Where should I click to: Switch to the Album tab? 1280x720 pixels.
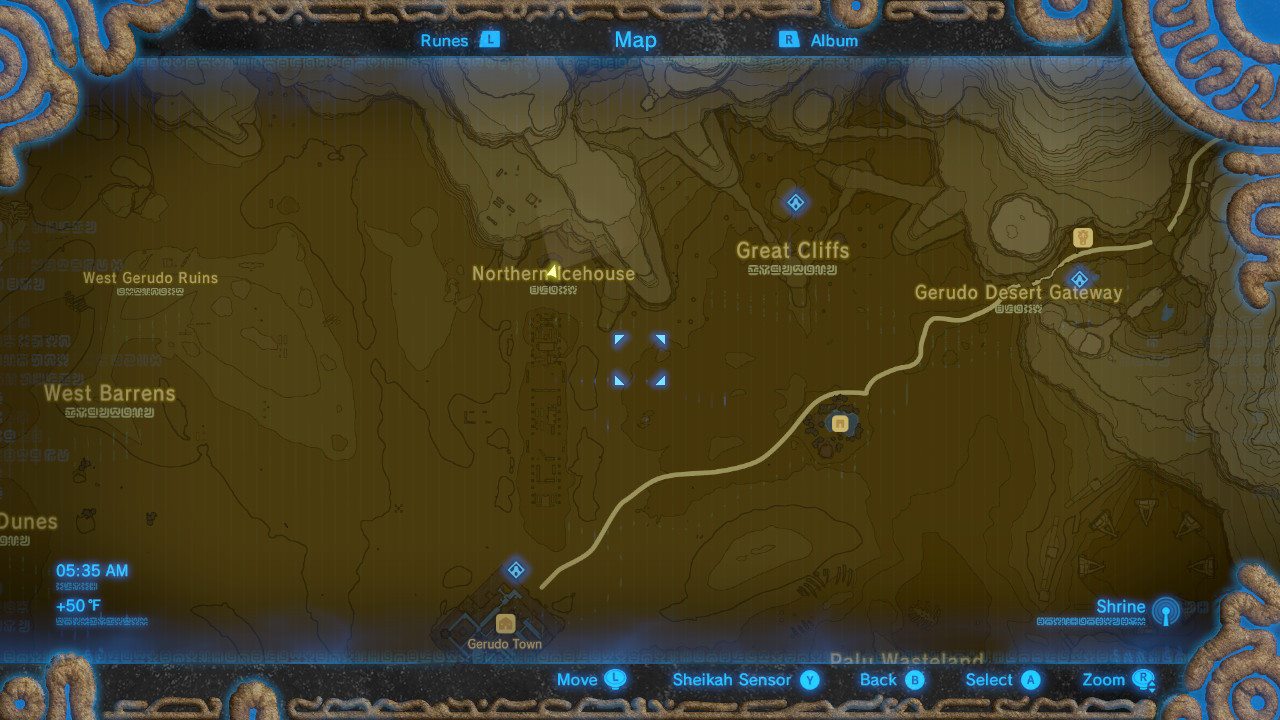click(x=832, y=40)
